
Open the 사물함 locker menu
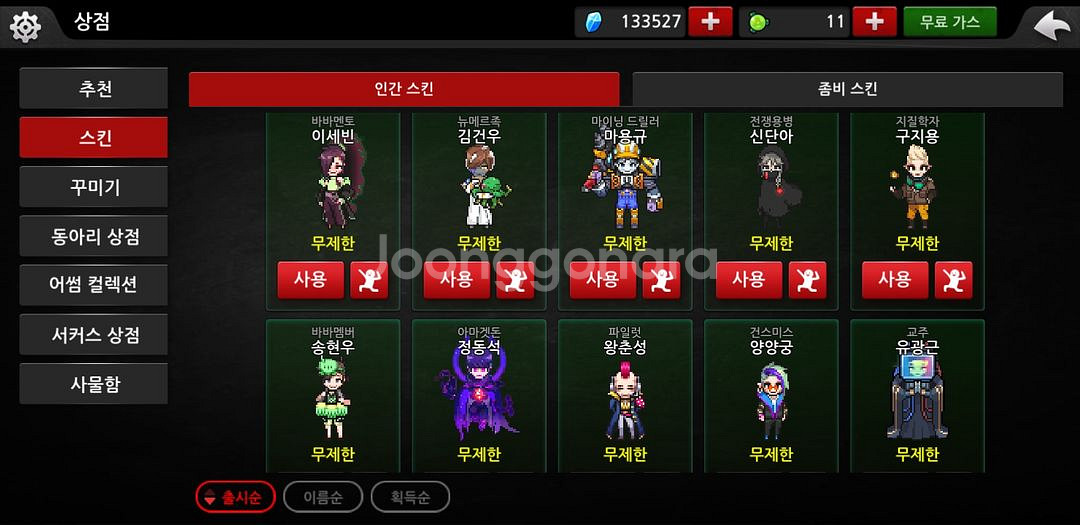pyautogui.click(x=94, y=383)
